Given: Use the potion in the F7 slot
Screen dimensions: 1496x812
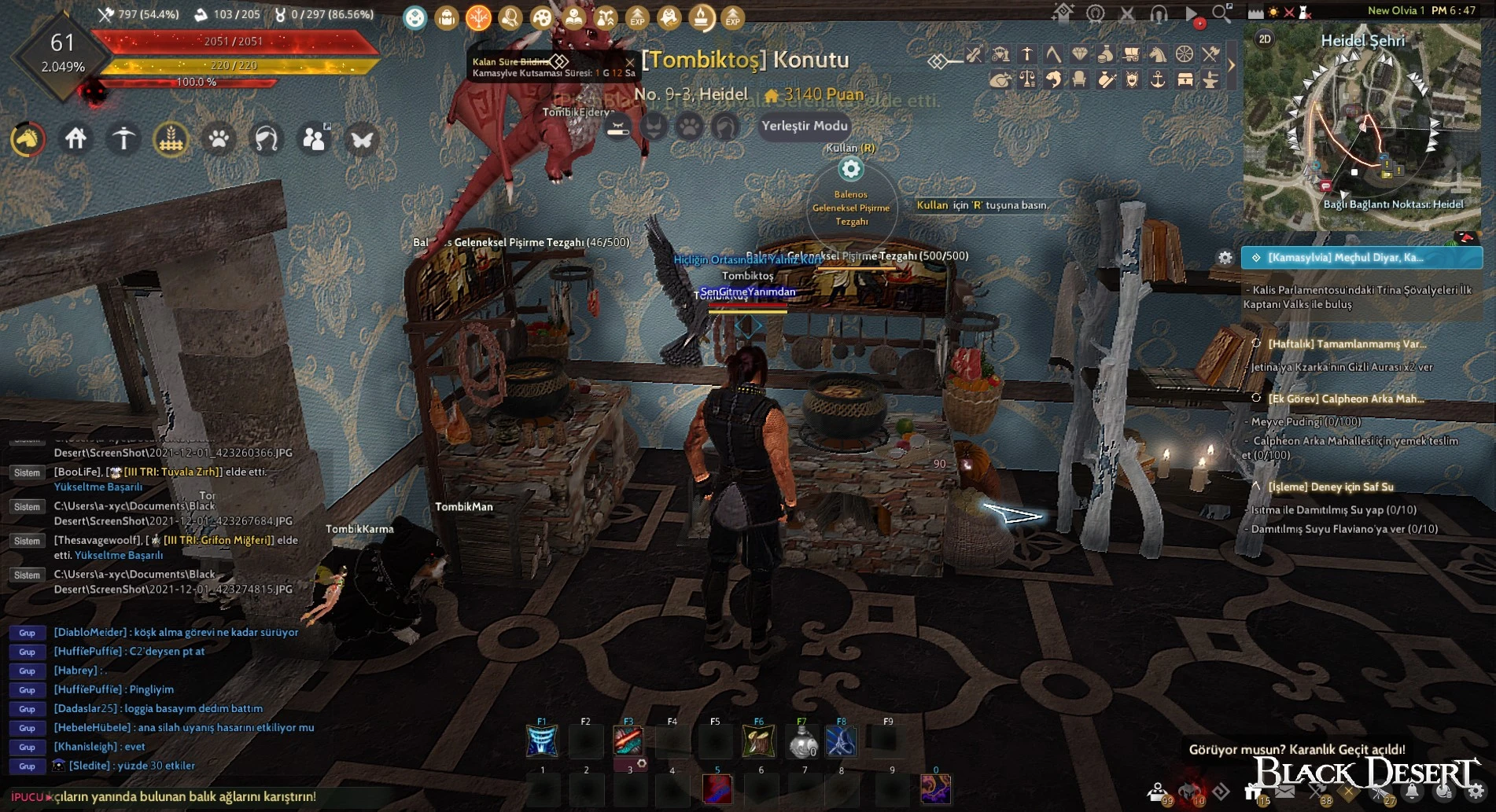Looking at the screenshot, I should pyautogui.click(x=801, y=741).
